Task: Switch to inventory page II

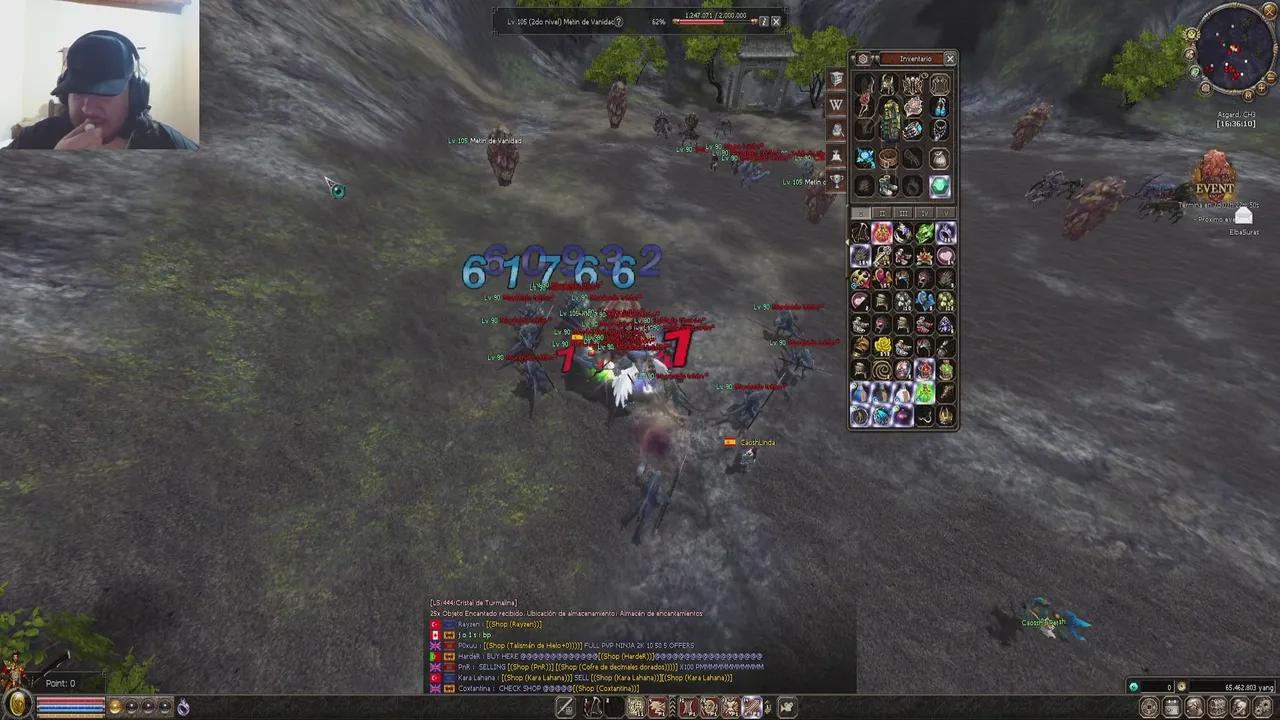Action: [x=881, y=212]
